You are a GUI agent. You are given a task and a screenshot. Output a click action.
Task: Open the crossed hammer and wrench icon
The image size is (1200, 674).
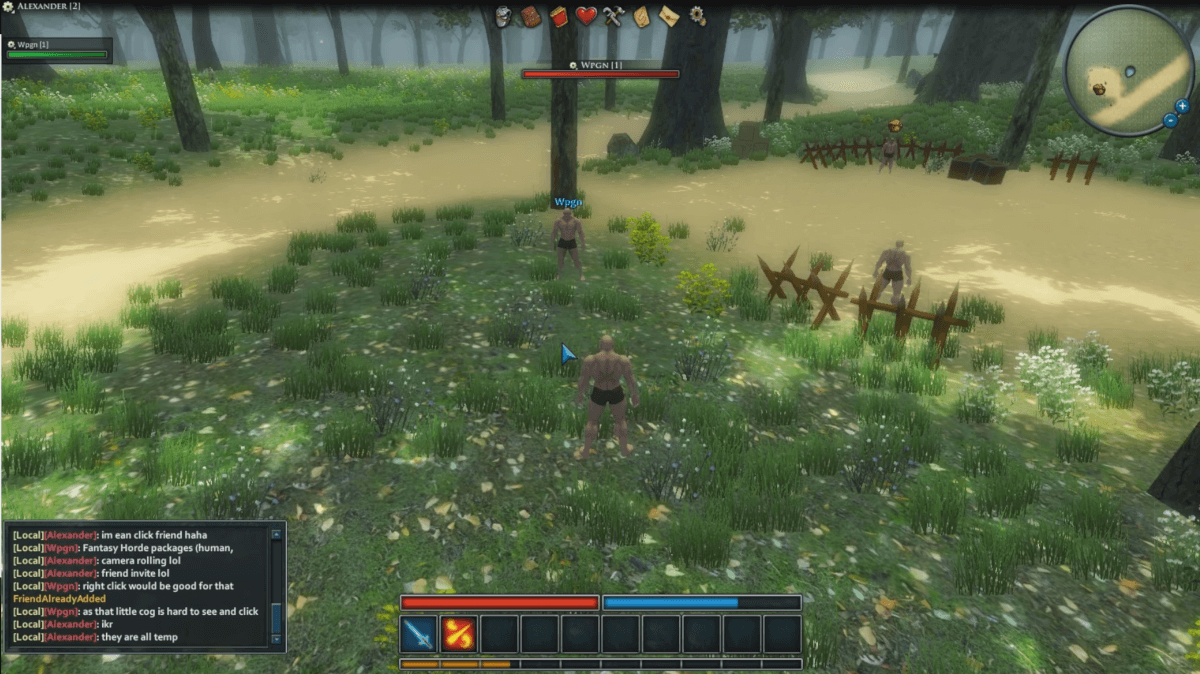point(613,16)
